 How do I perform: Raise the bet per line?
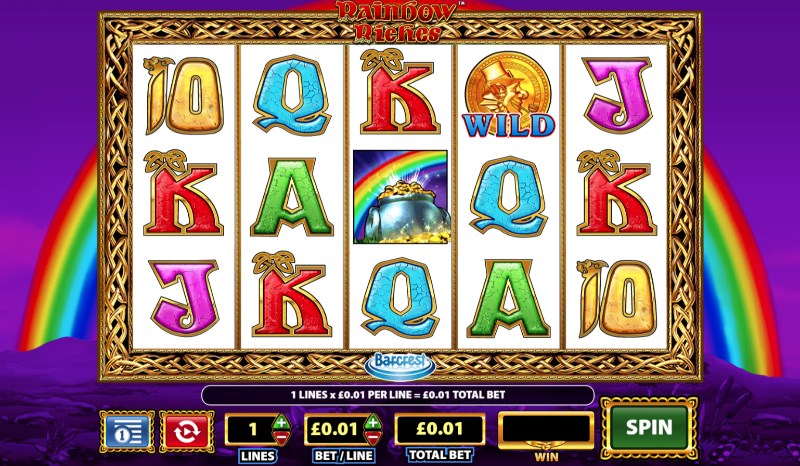pos(371,421)
